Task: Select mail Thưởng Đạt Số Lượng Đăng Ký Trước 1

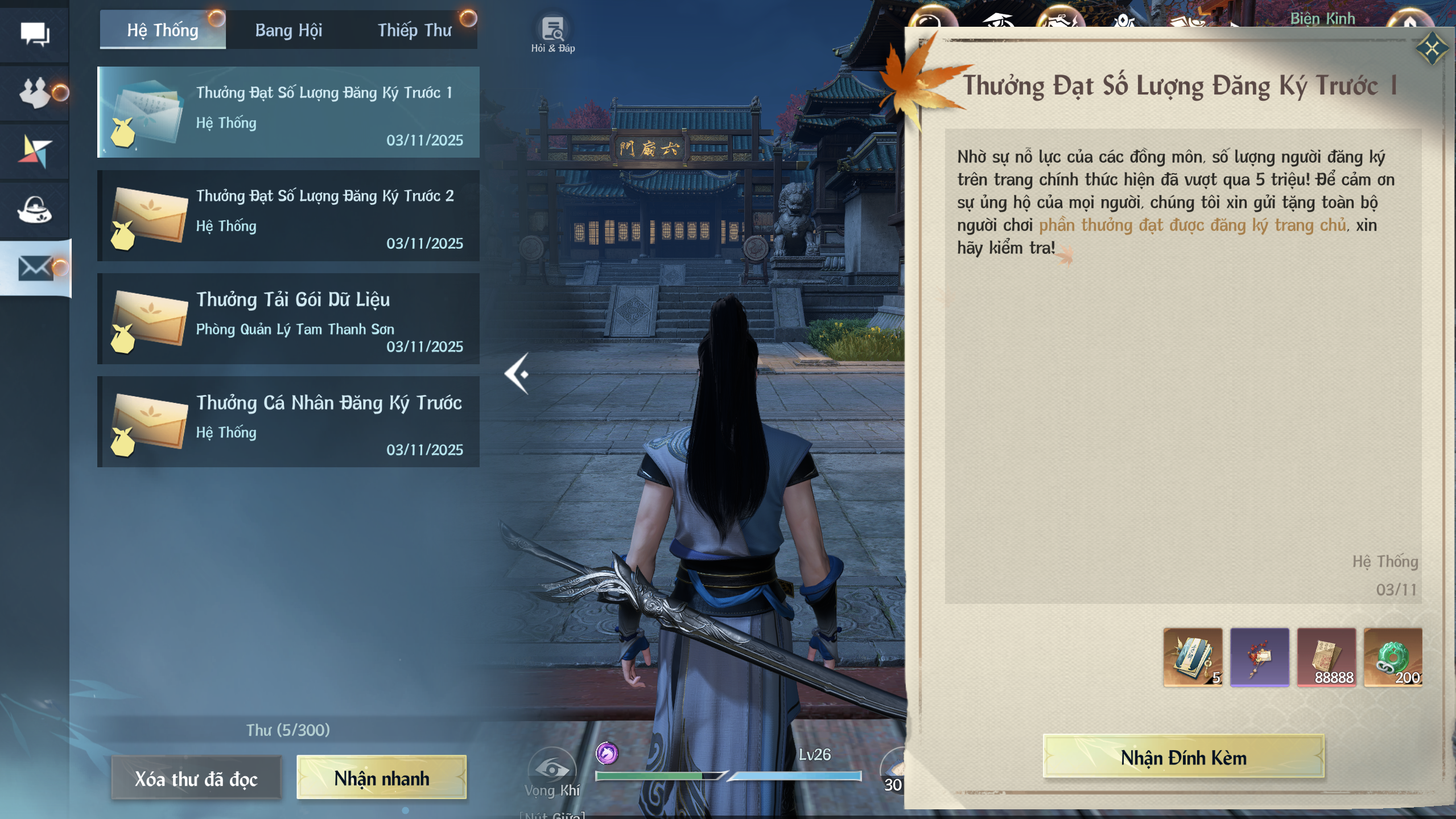Action: [288, 113]
